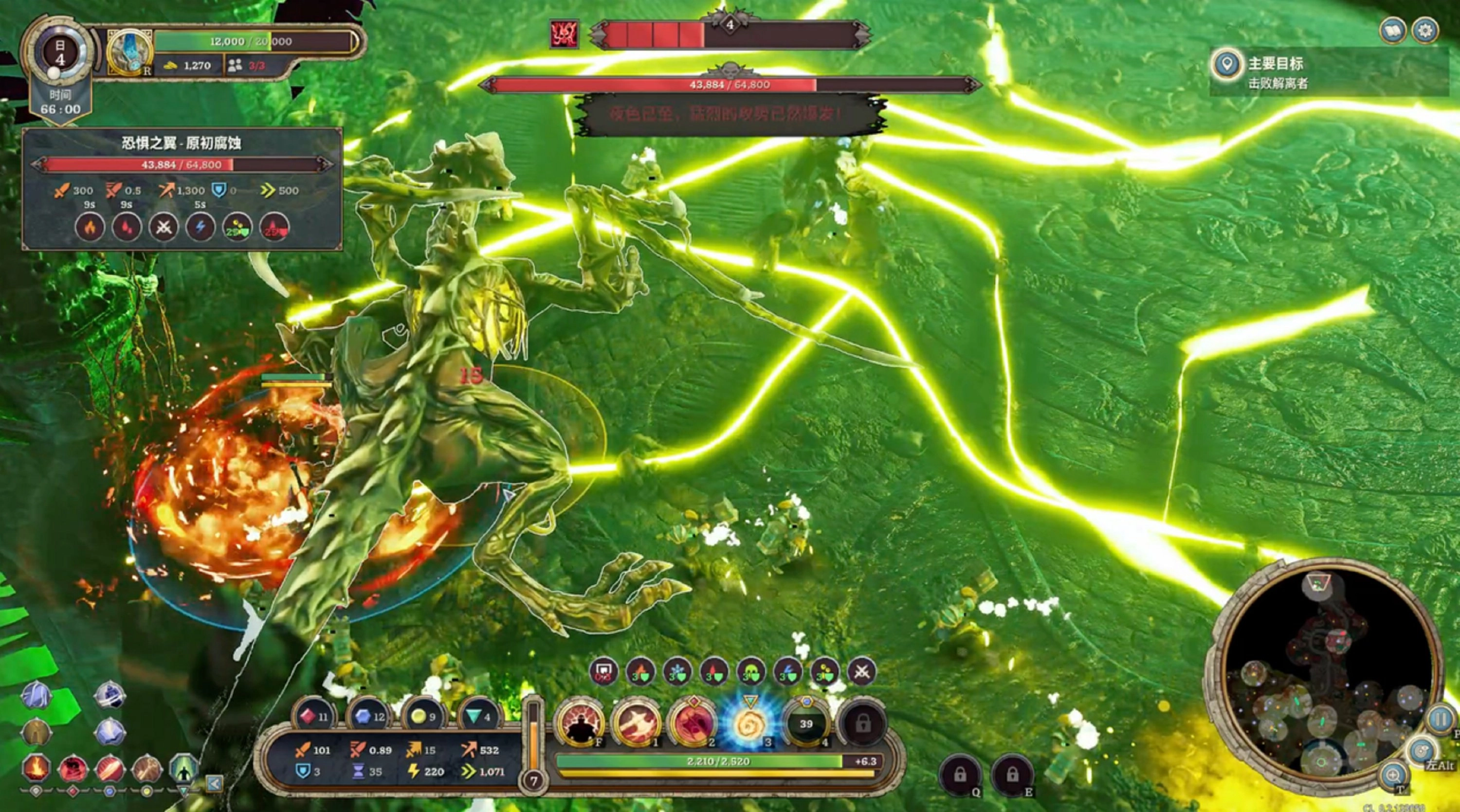
Task: Collapse the passive skills panel arrow
Action: 214,784
